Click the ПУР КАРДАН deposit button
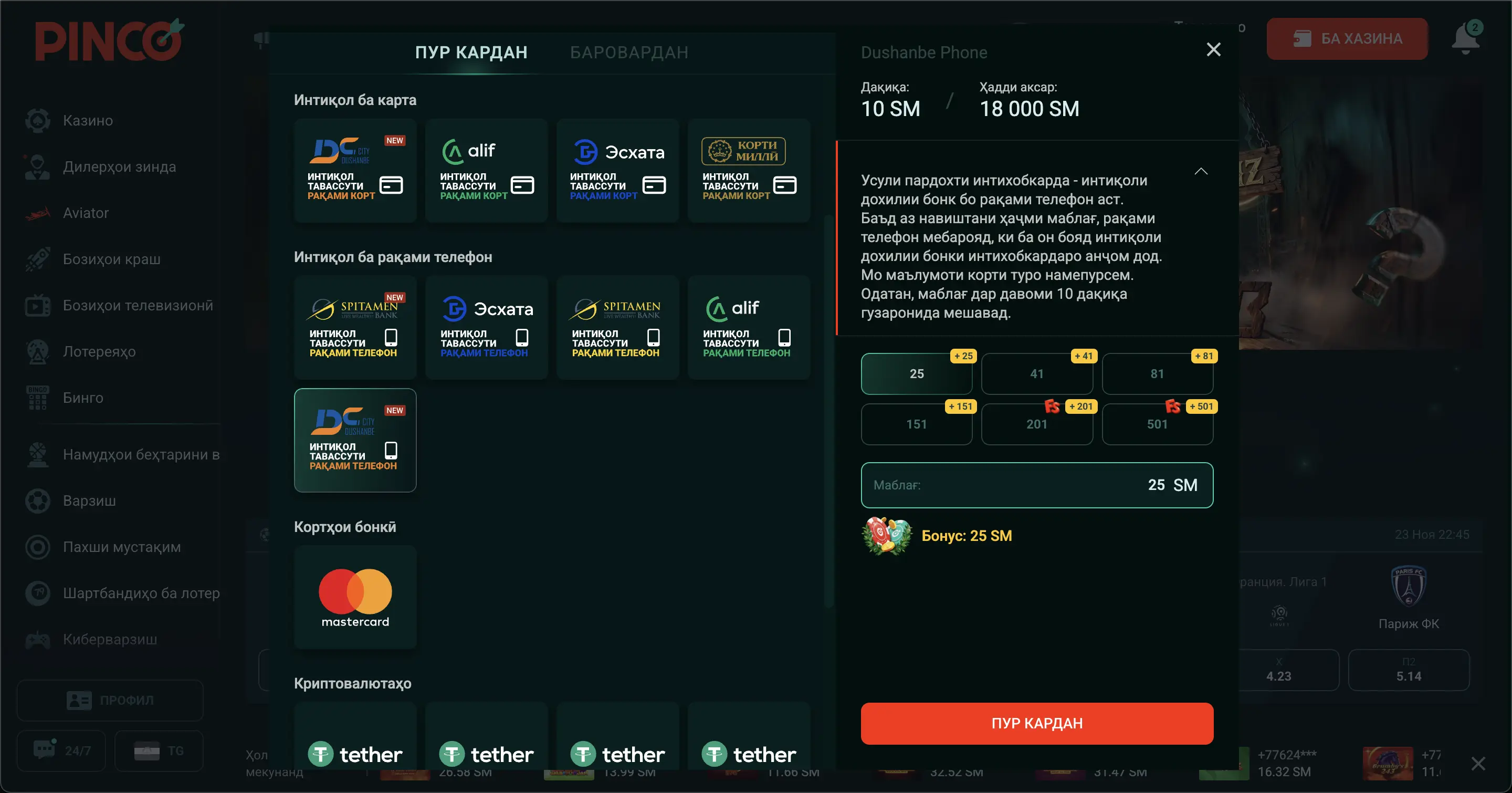Screen dimensions: 1512x793 (1036, 723)
